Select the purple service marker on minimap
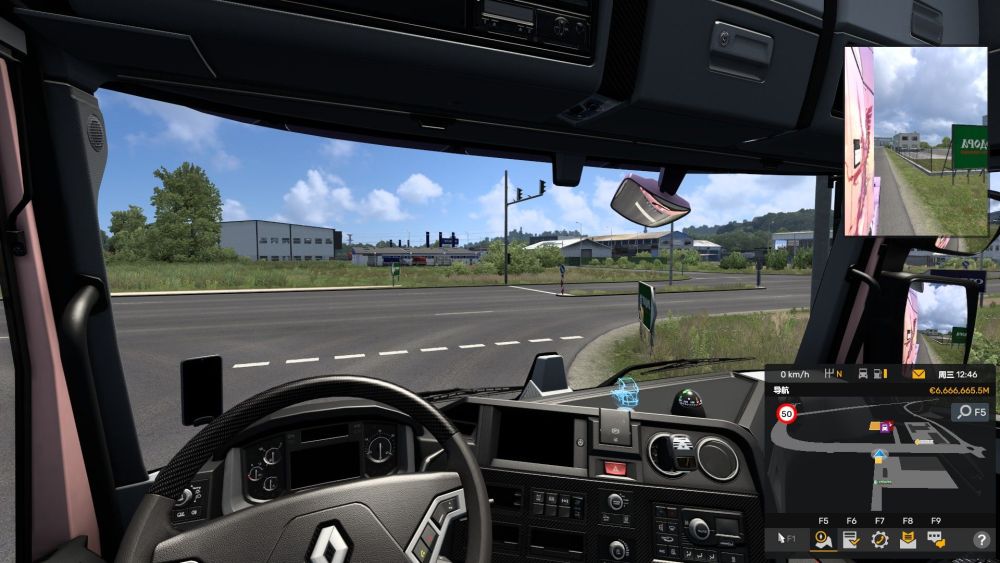The width and height of the screenshot is (1000, 563). click(885, 427)
